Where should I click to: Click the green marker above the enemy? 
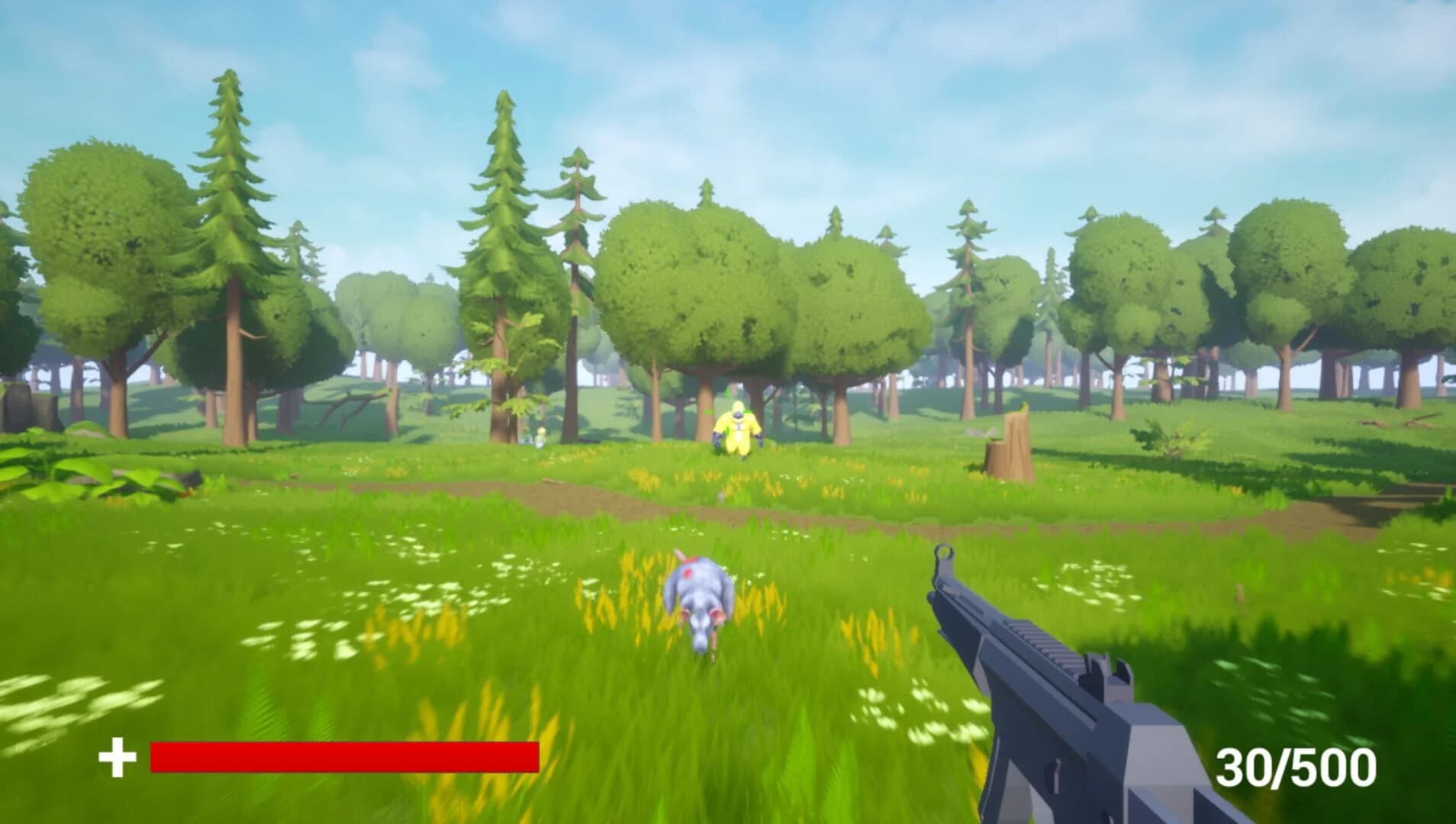click(727, 391)
